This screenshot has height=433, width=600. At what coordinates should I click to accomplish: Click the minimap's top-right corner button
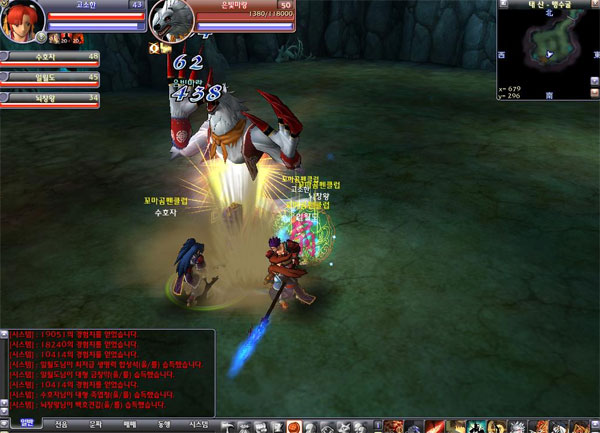click(x=593, y=5)
